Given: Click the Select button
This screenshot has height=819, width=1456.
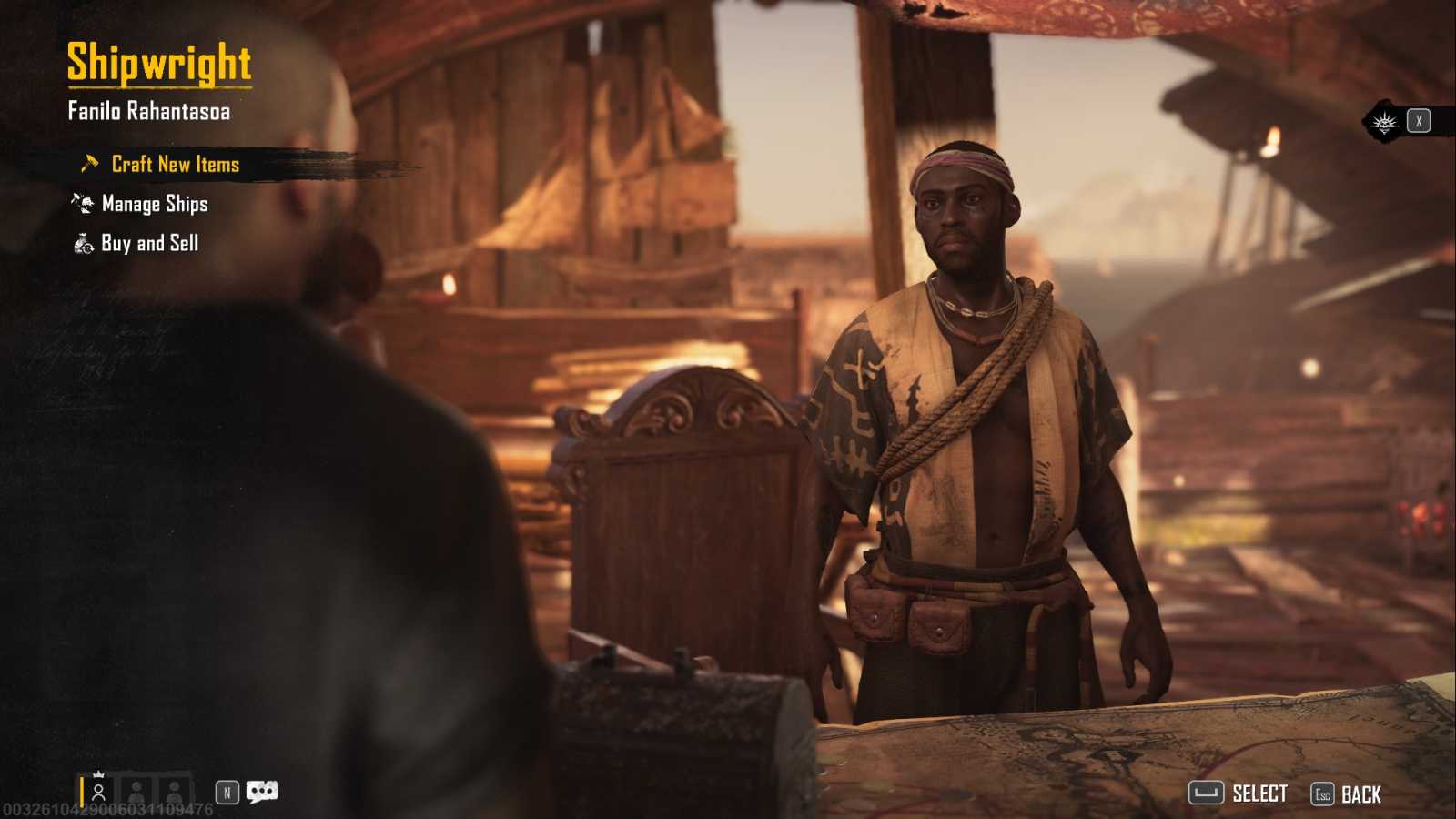Looking at the screenshot, I should coord(1239,794).
